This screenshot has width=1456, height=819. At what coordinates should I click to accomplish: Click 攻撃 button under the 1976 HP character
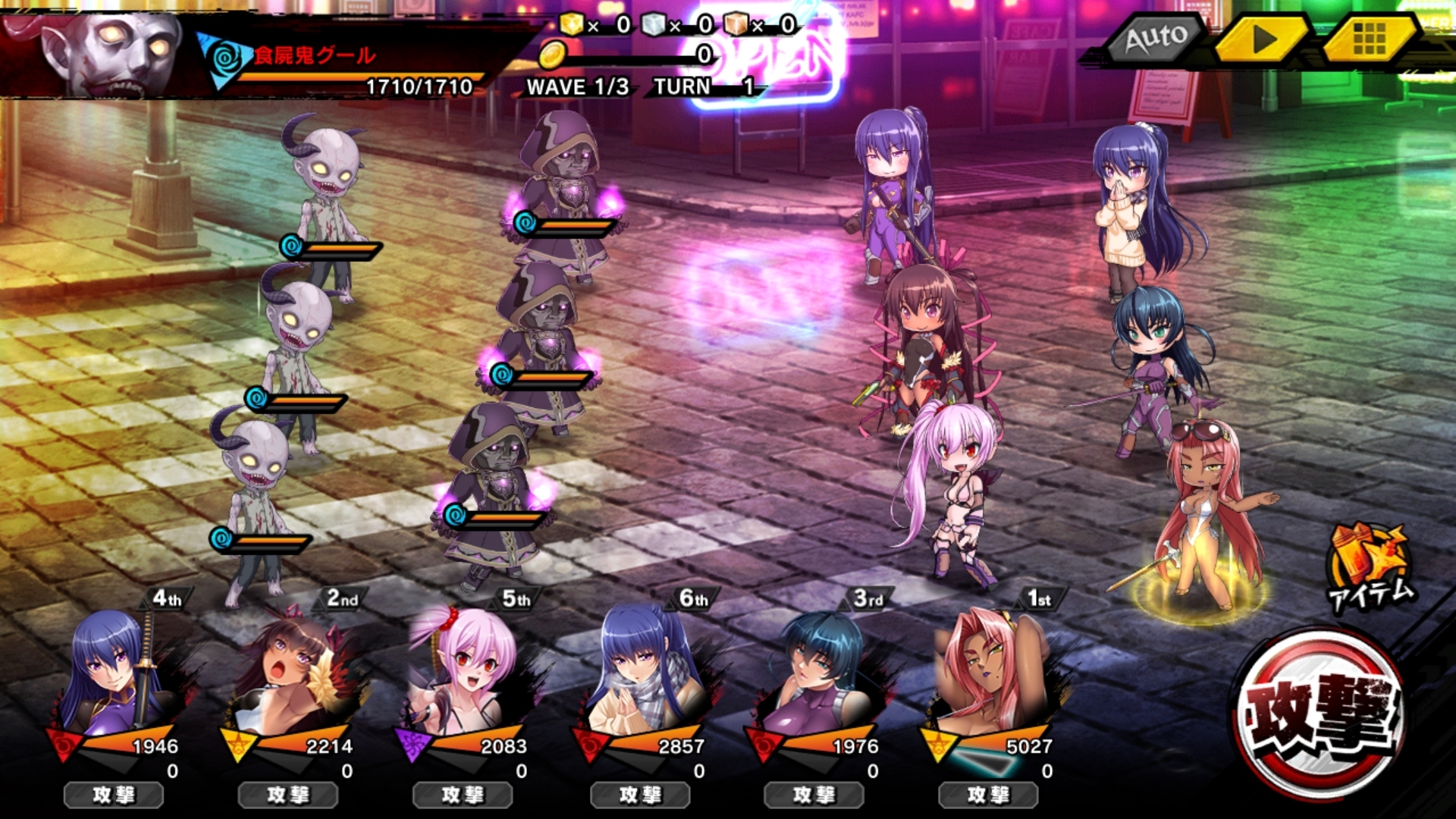(814, 795)
